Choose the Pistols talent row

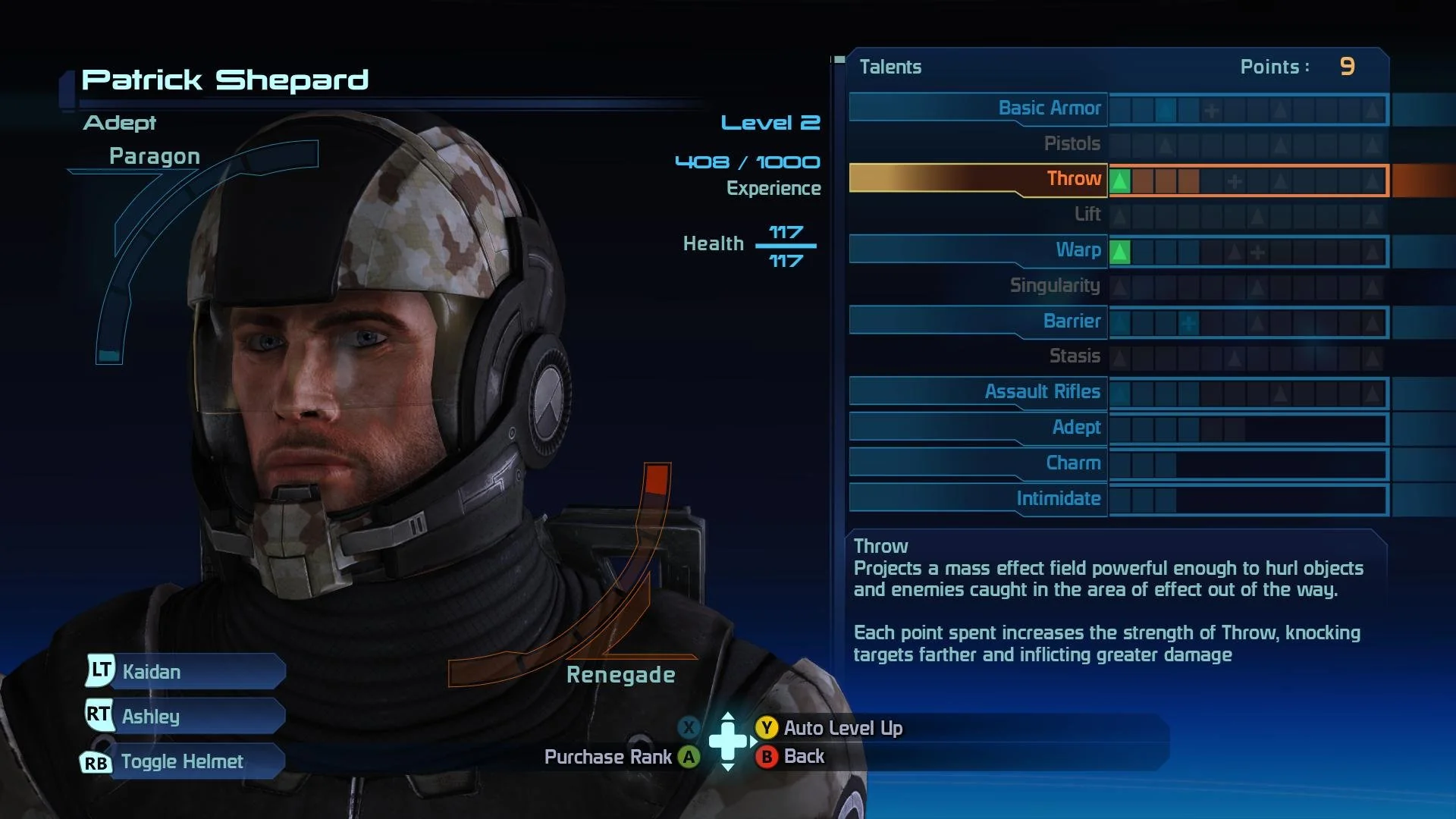(1071, 144)
